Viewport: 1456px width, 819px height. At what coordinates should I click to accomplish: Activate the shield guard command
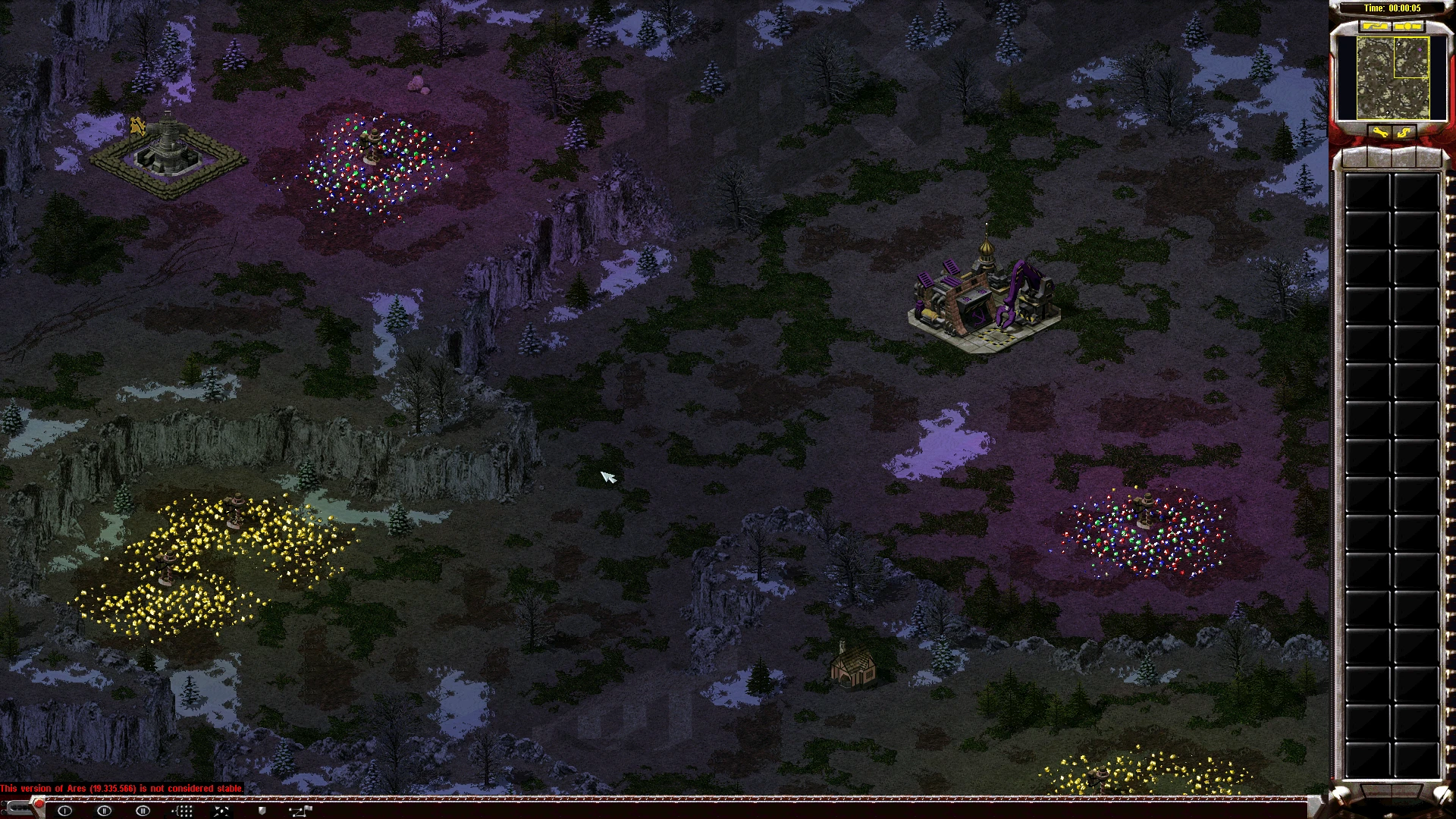[x=262, y=811]
